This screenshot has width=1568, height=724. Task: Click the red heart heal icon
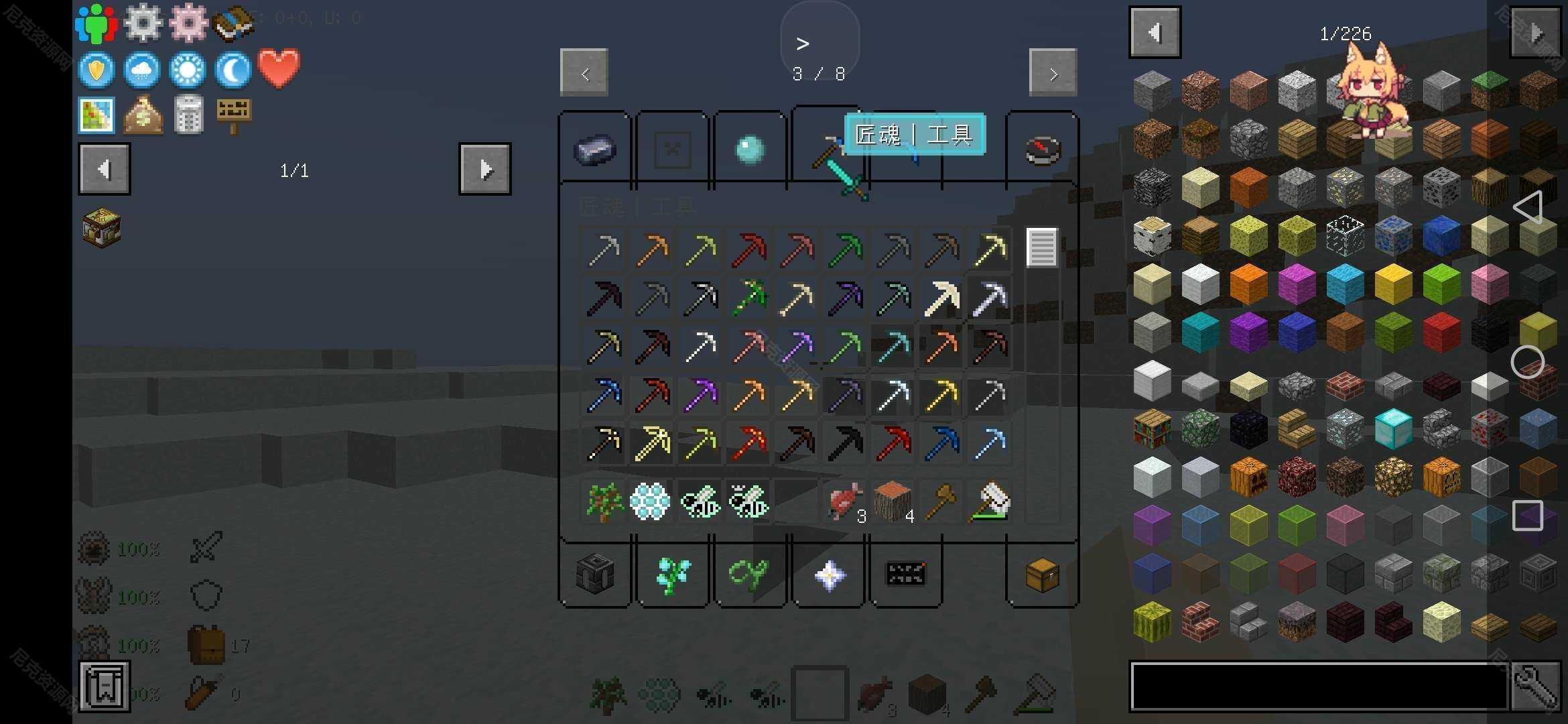click(279, 68)
